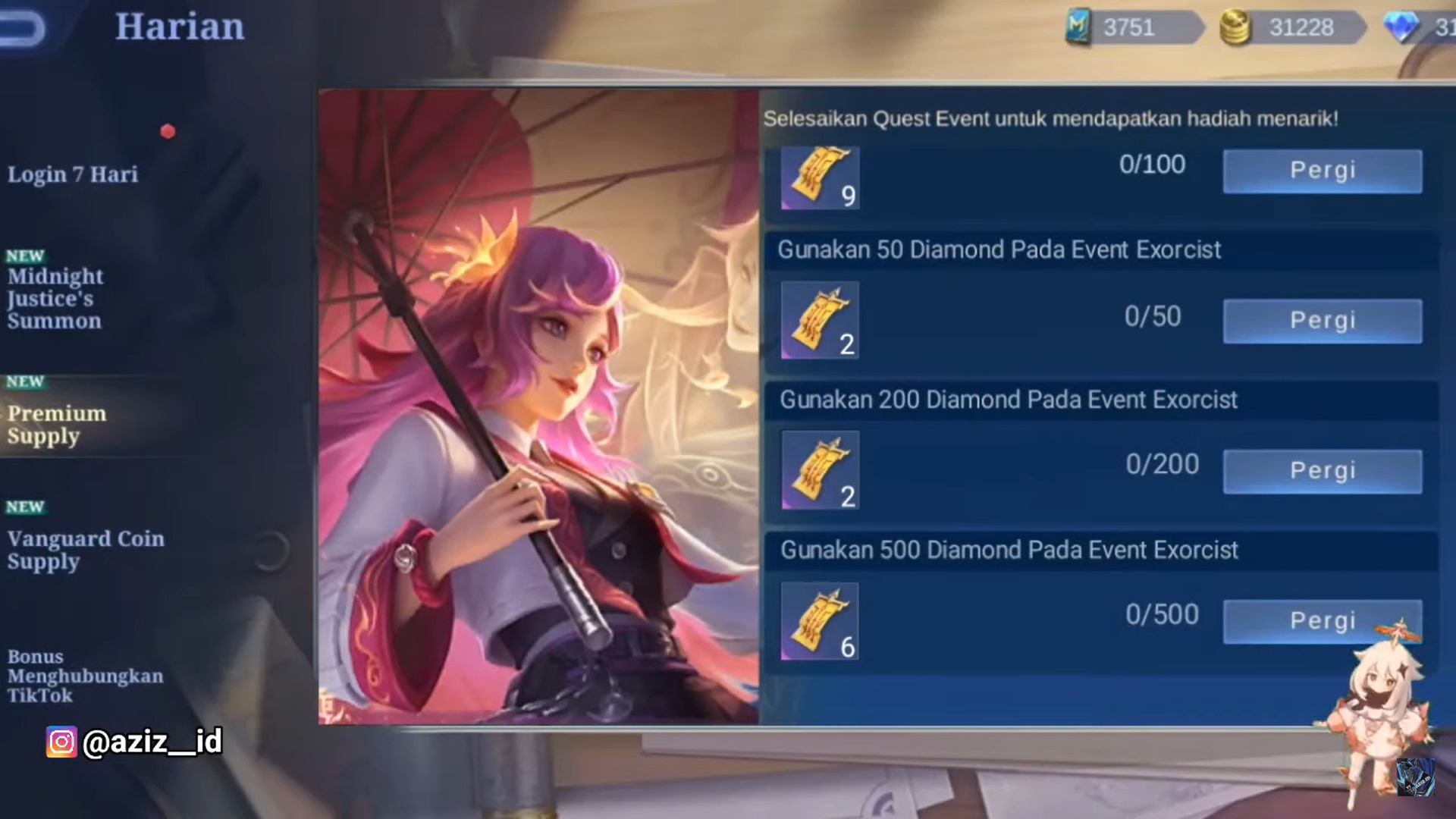
Task: Select Midnight Justice's Summon
Action: point(55,298)
